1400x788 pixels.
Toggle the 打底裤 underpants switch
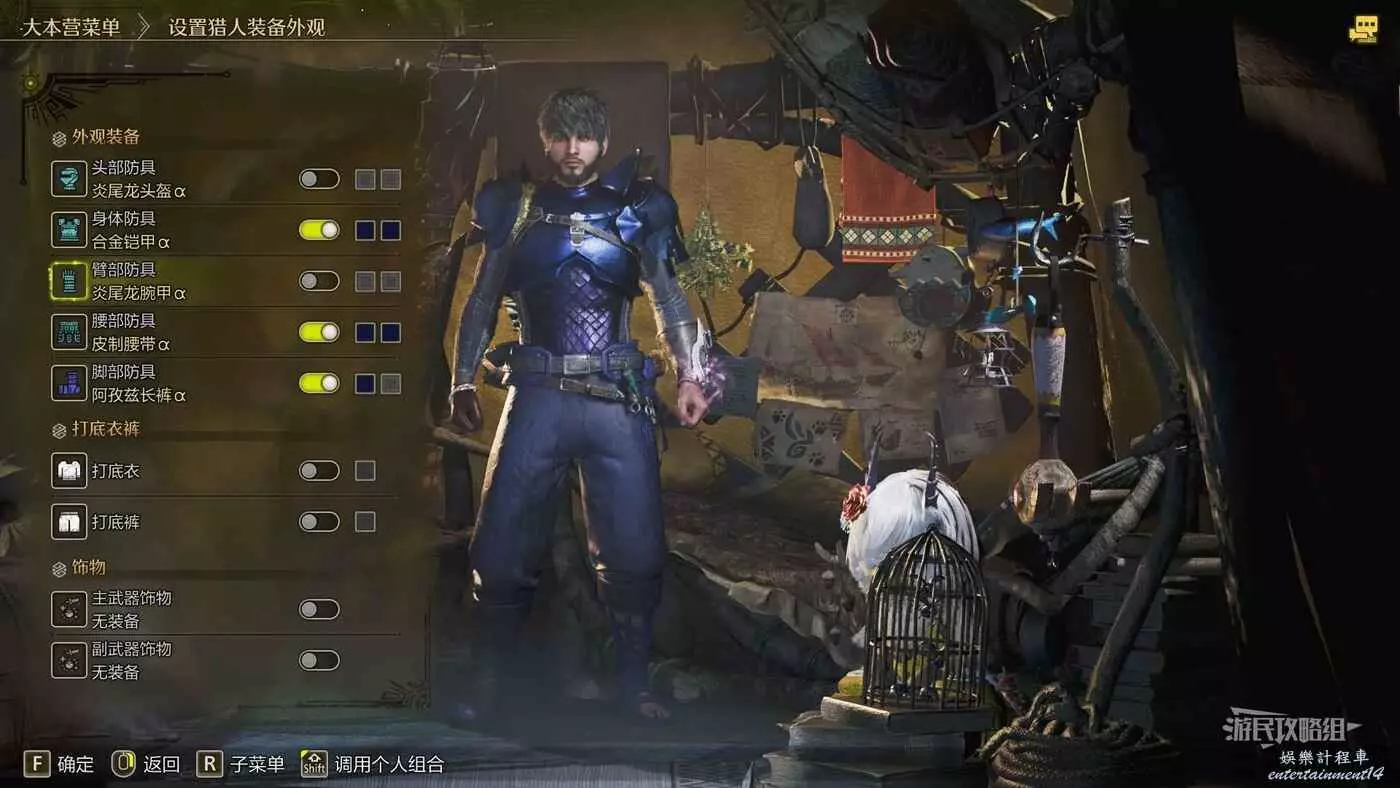pos(319,521)
